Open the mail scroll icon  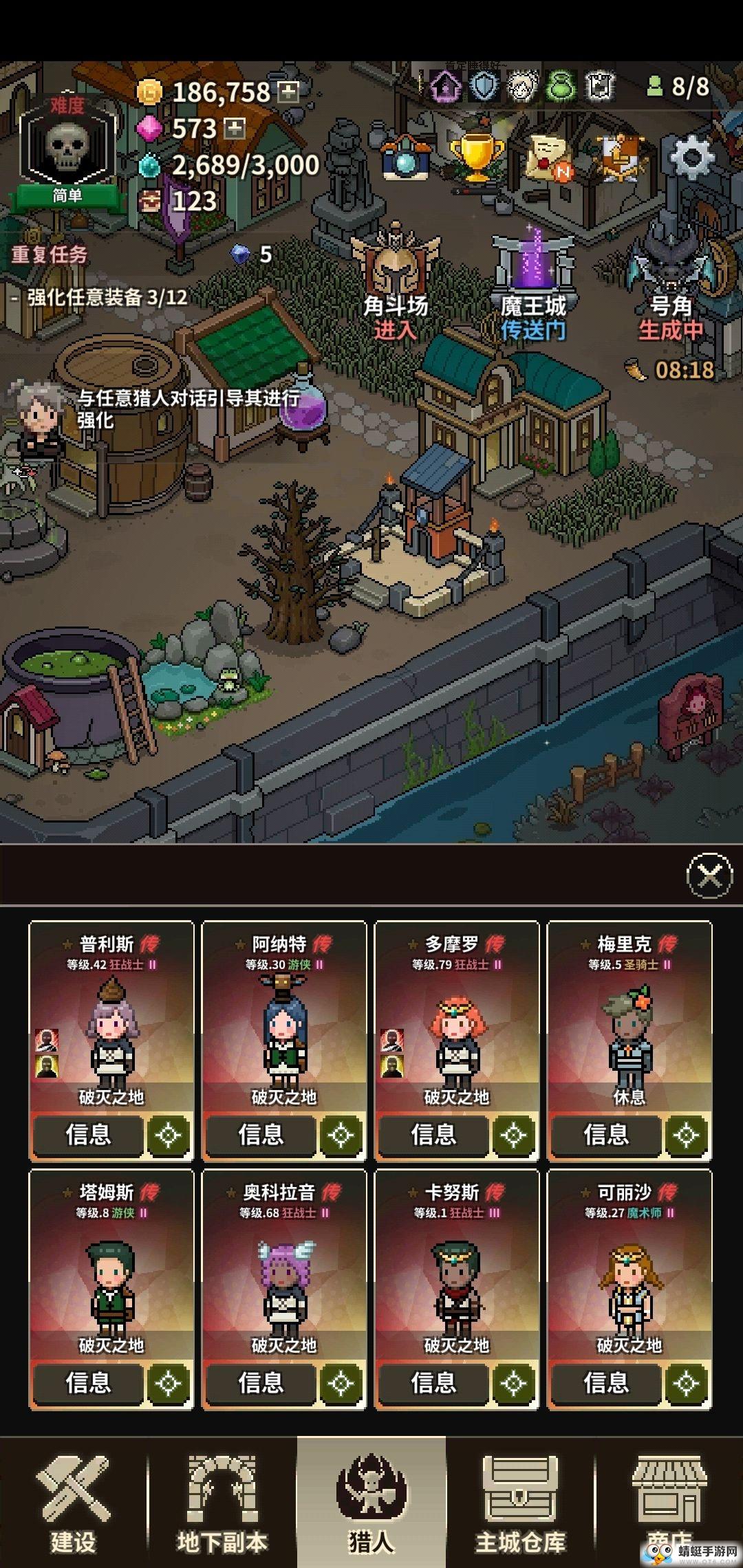(548, 158)
